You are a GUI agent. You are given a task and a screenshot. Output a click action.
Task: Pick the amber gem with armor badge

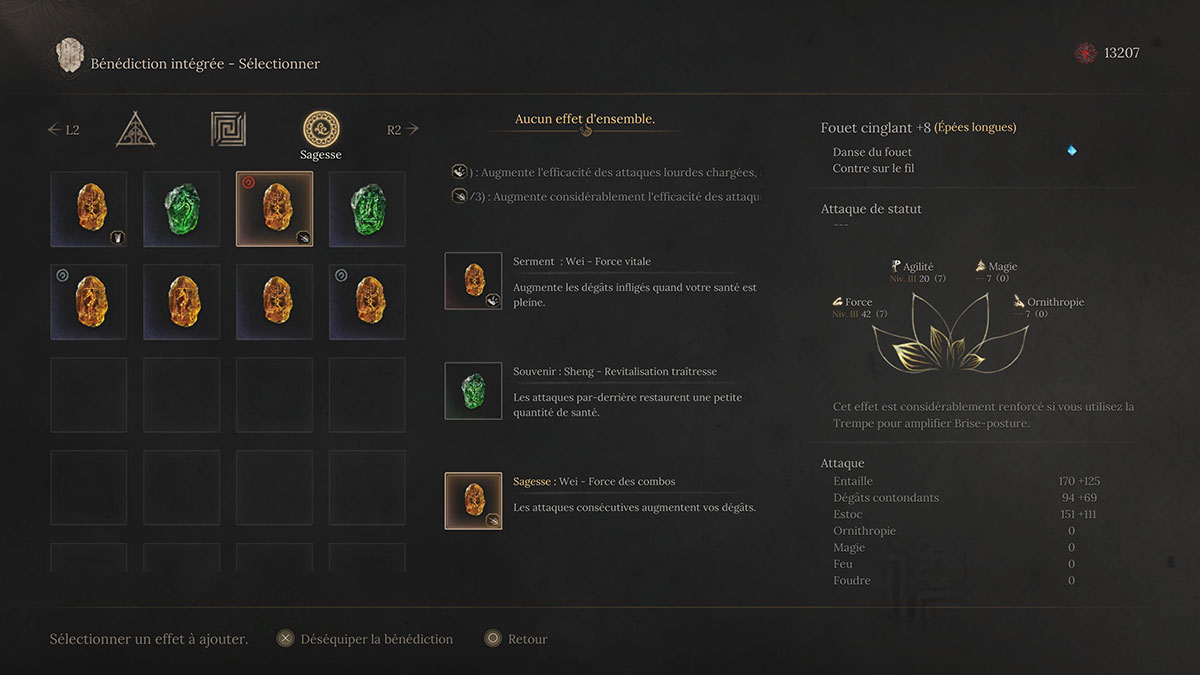pos(89,209)
